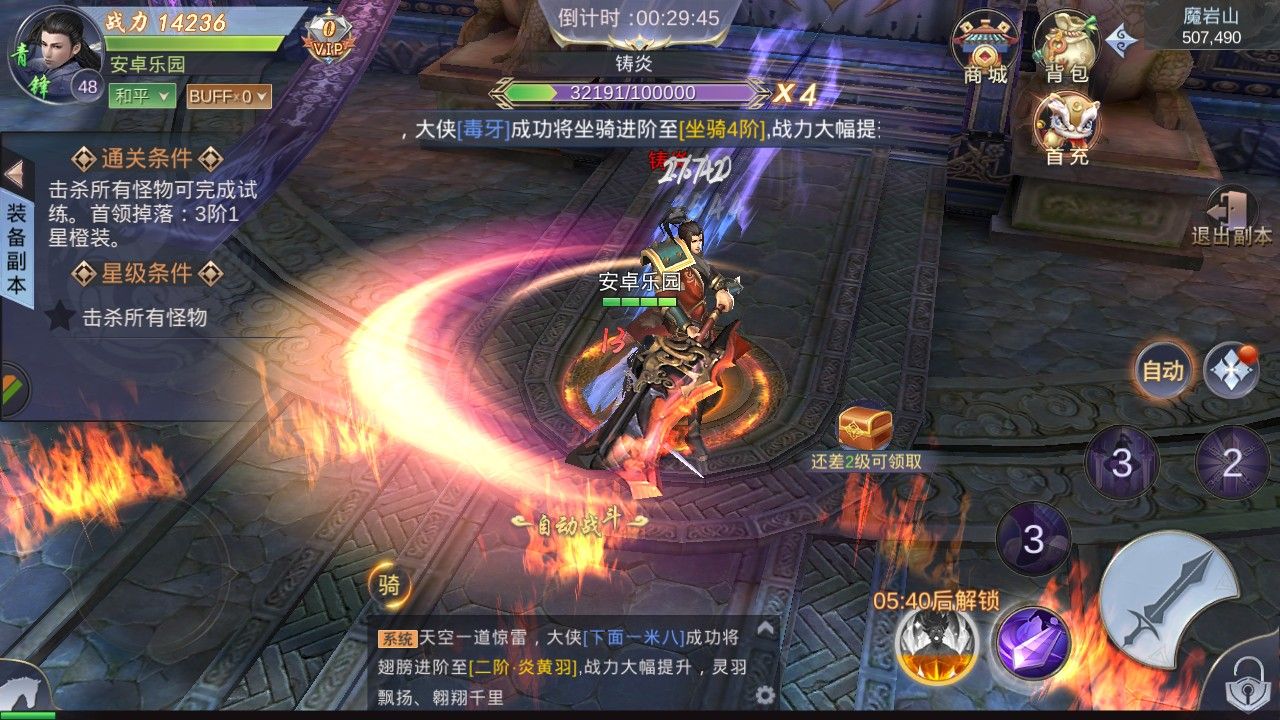Open the 背包 bag icon
Viewport: 1280px width, 720px height.
(x=1067, y=45)
